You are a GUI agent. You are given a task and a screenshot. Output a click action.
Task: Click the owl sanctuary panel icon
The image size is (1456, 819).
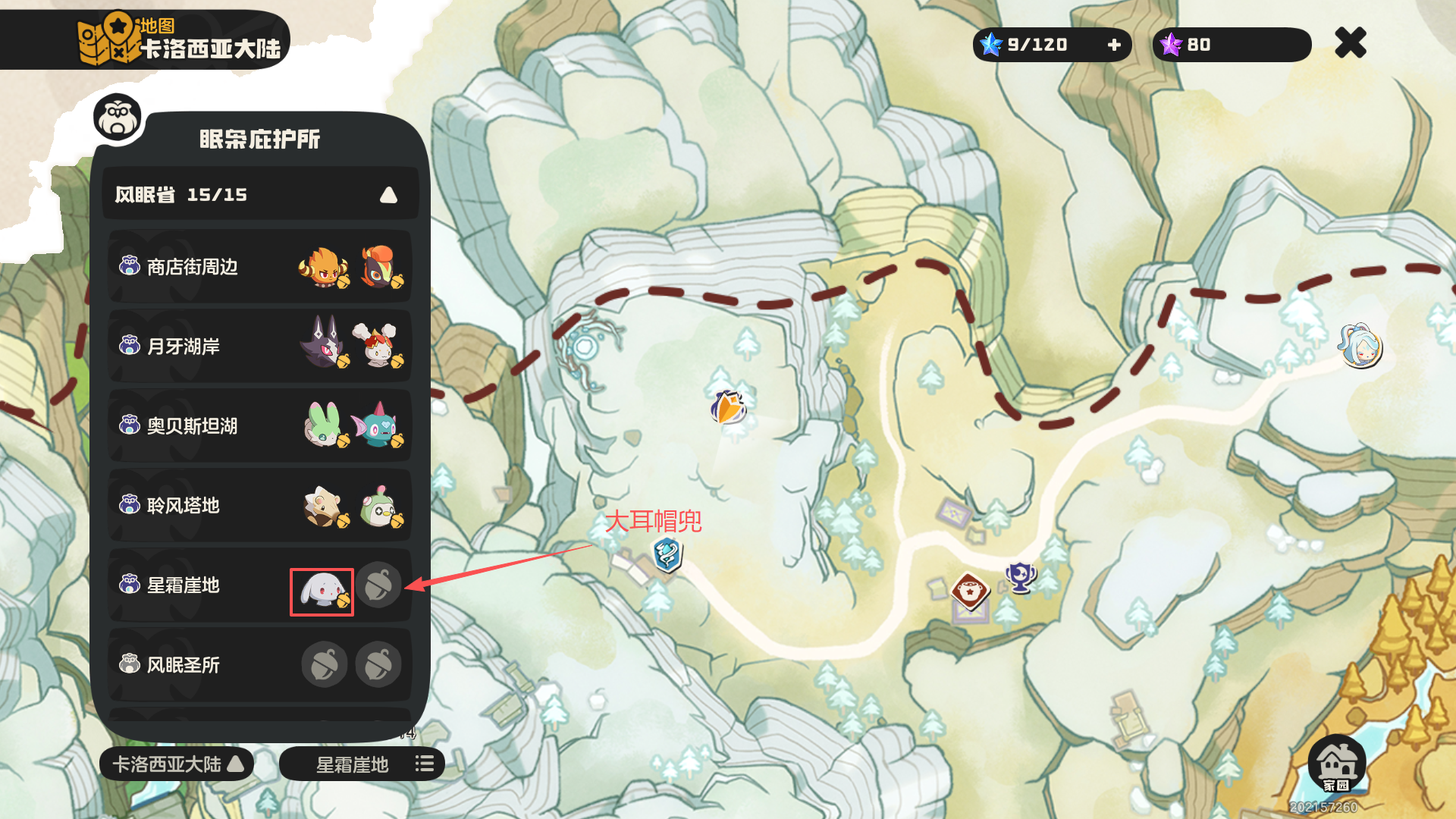click(118, 118)
